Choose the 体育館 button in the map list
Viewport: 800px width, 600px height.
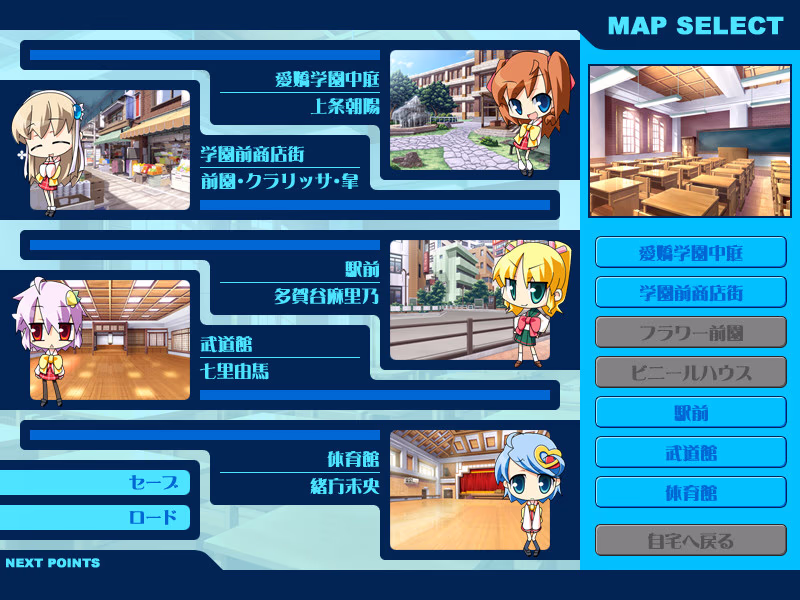point(690,492)
